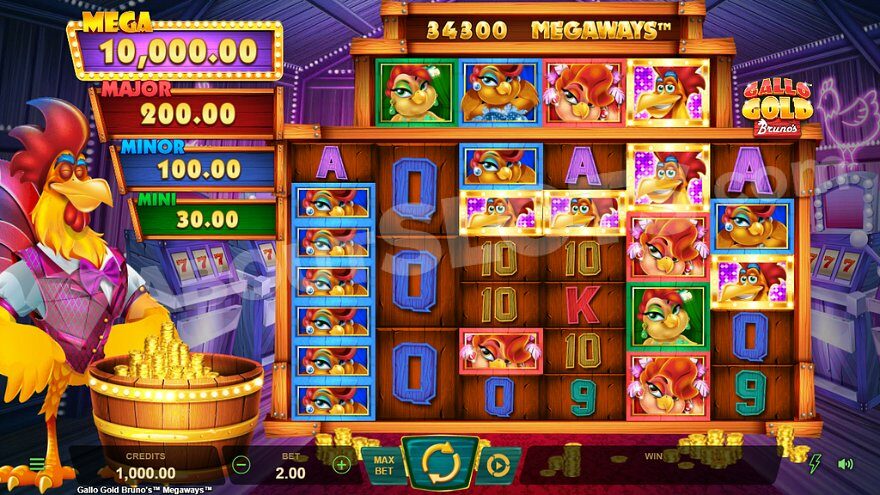Image resolution: width=880 pixels, height=495 pixels.
Task: Increase the bet with plus button
Action: [342, 464]
